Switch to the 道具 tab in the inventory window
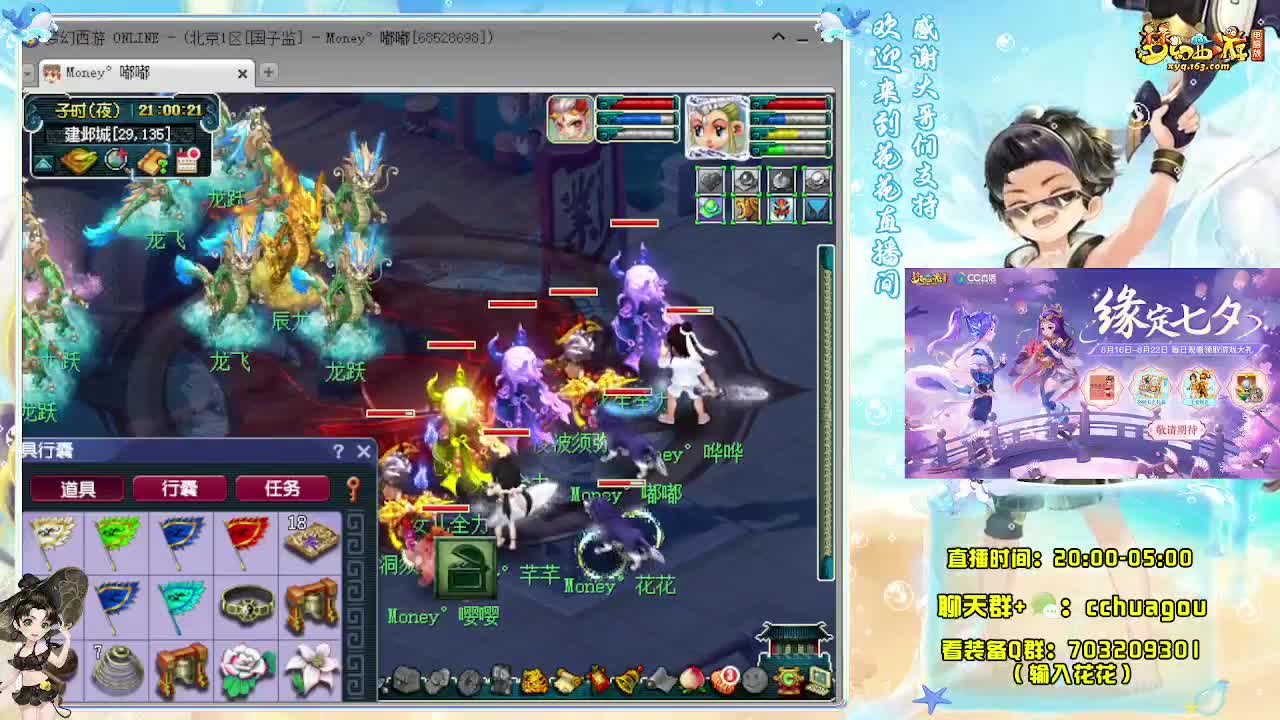1280x720 pixels. [x=78, y=488]
